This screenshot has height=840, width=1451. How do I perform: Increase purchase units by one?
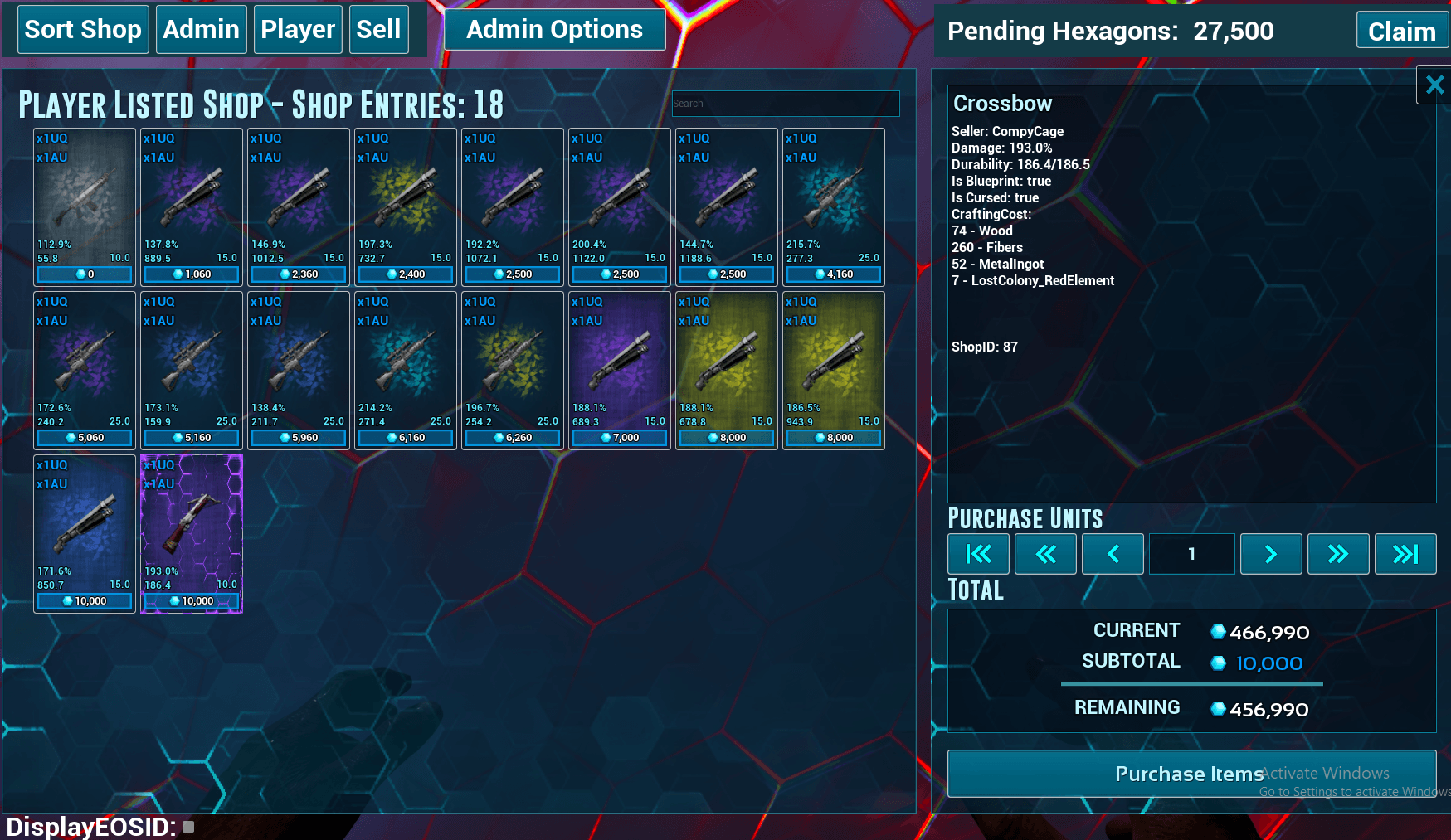(1270, 554)
